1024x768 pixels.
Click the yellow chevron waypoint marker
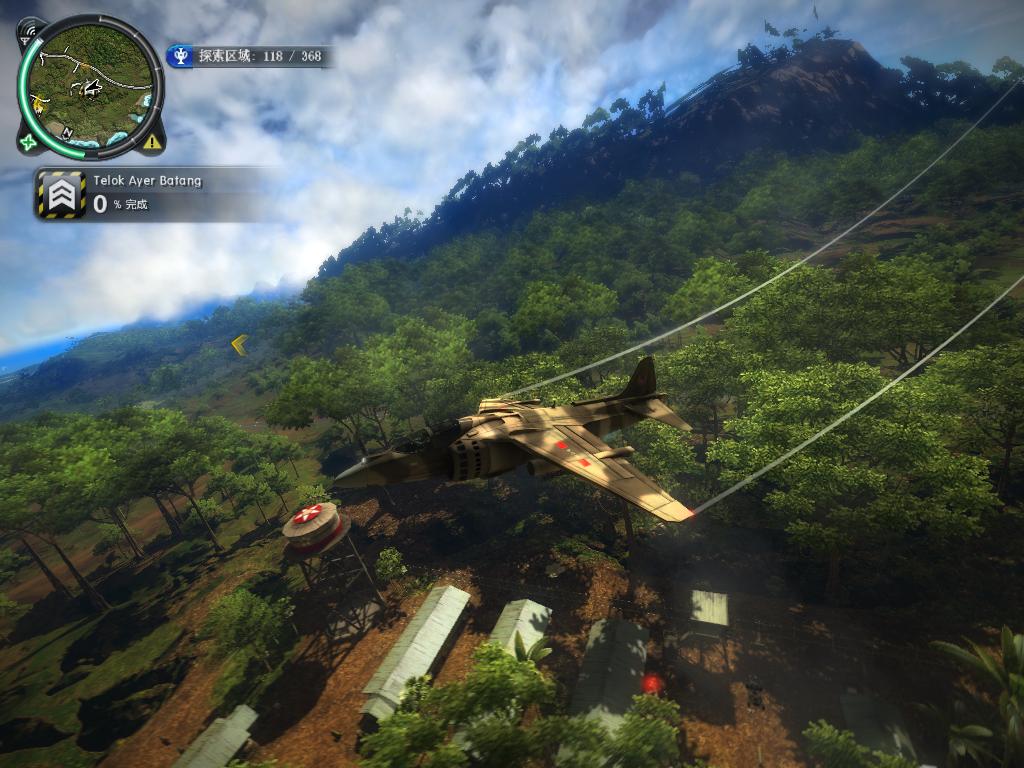239,345
